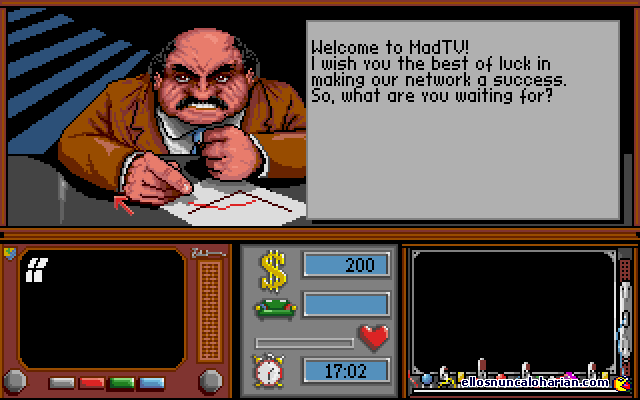Switch to the blue TV channel button
Screen dimensions: 640x400
click(x=152, y=382)
